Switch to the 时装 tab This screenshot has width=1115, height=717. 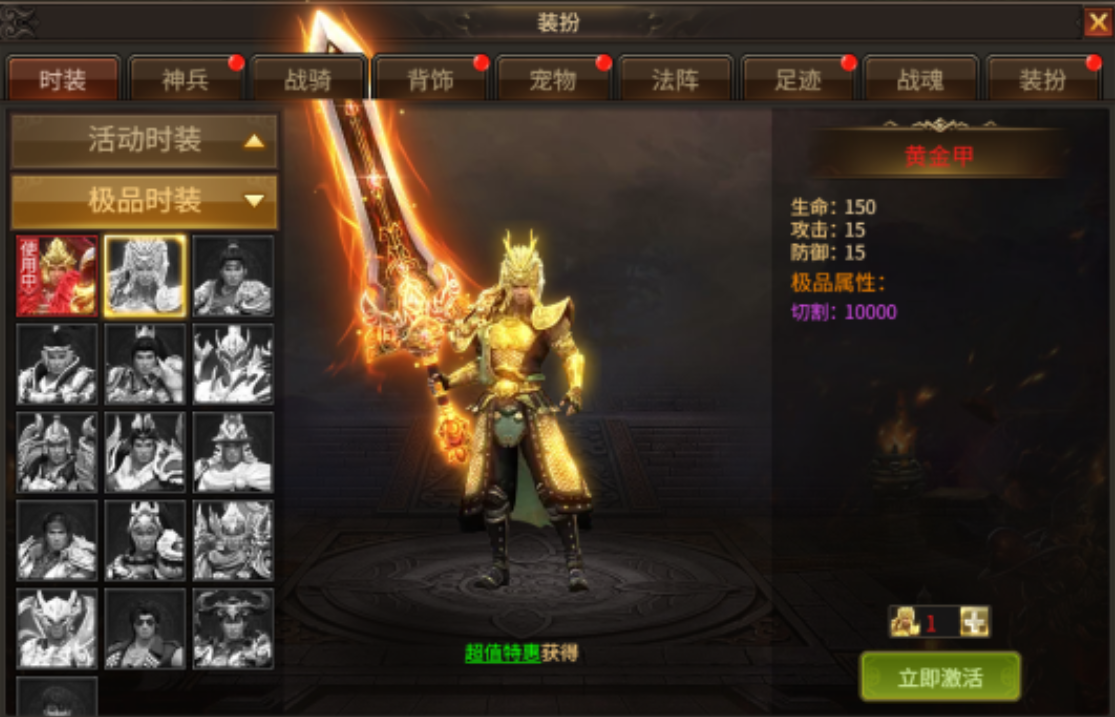click(63, 80)
